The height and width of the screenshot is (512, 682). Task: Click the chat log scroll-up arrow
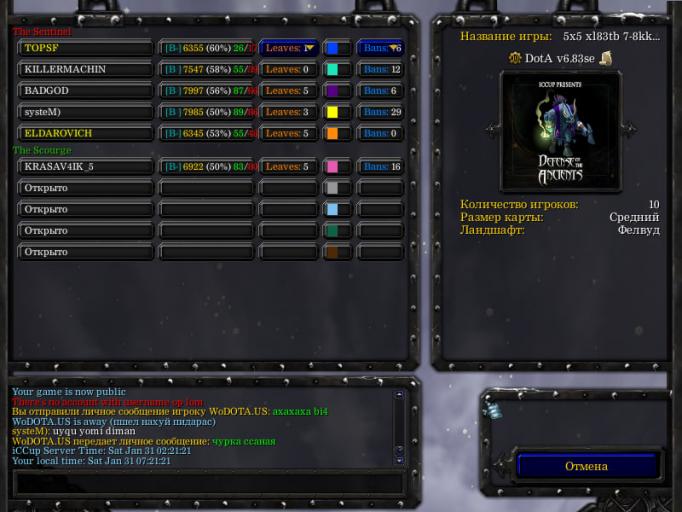point(399,395)
